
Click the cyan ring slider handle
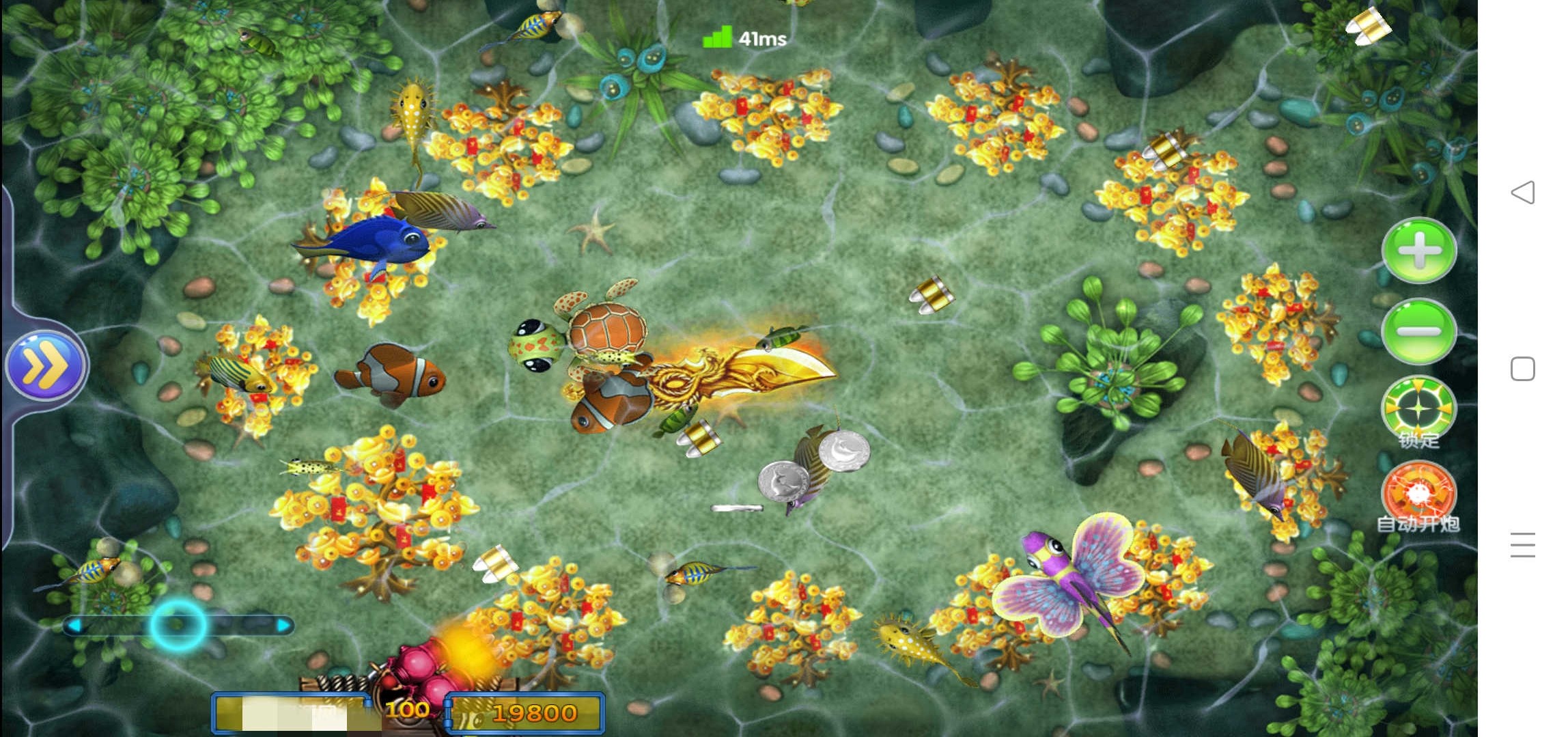click(x=178, y=624)
